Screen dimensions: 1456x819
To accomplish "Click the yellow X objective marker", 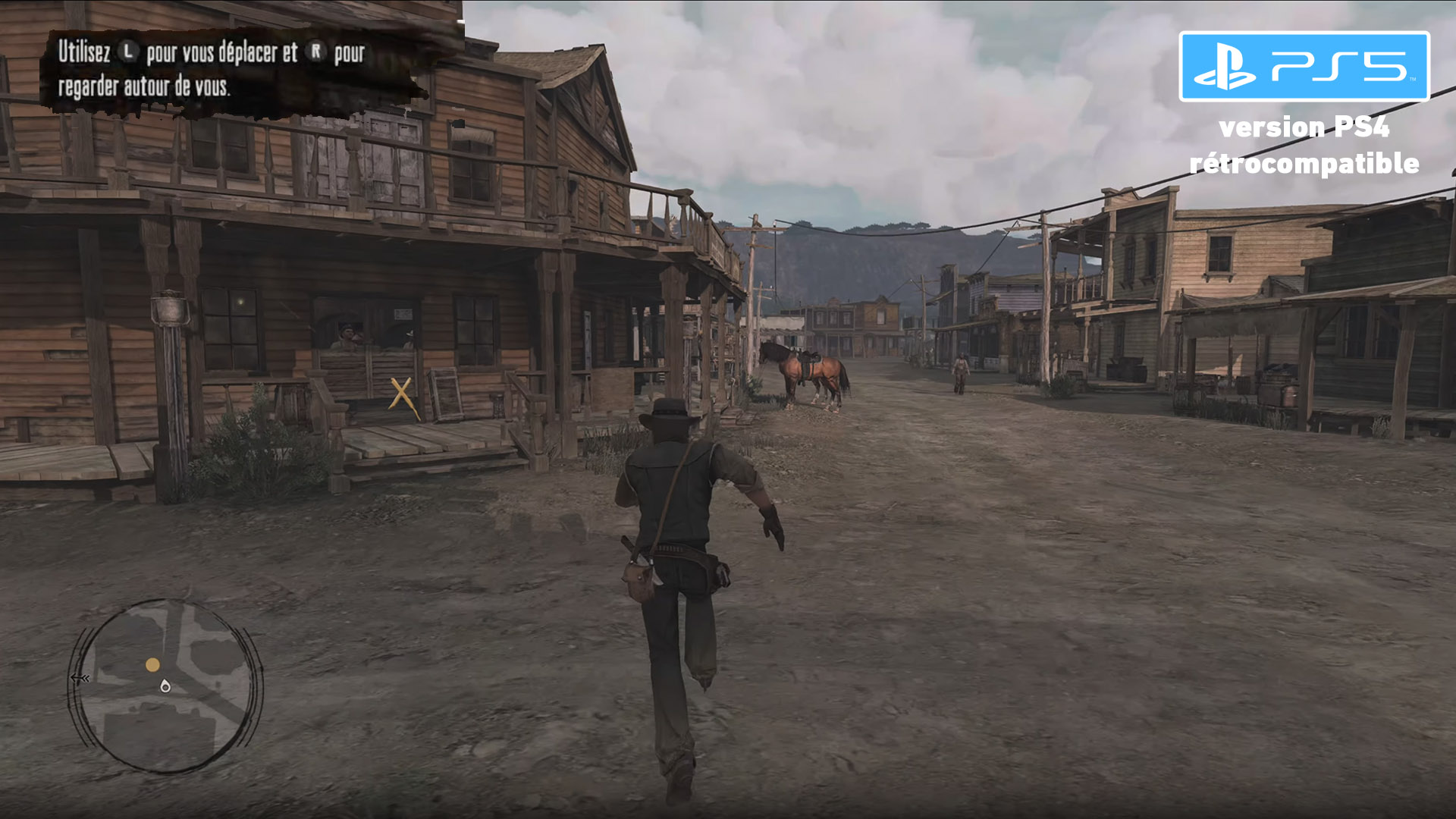I will [x=402, y=395].
